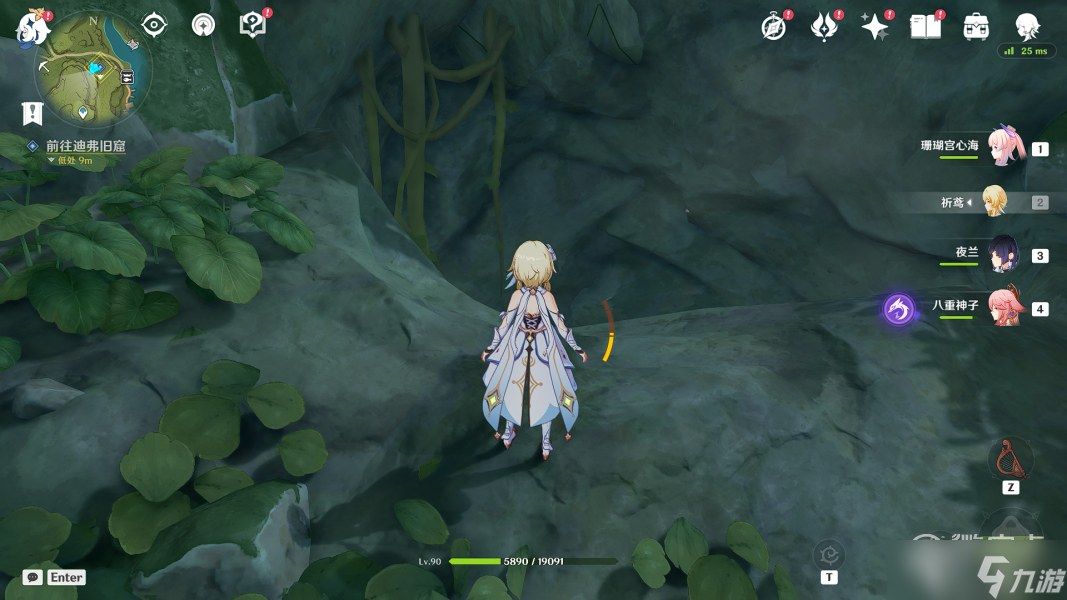Screen dimensions: 1067x600
Task: Switch to party member 八重神子
Action: [1002, 308]
